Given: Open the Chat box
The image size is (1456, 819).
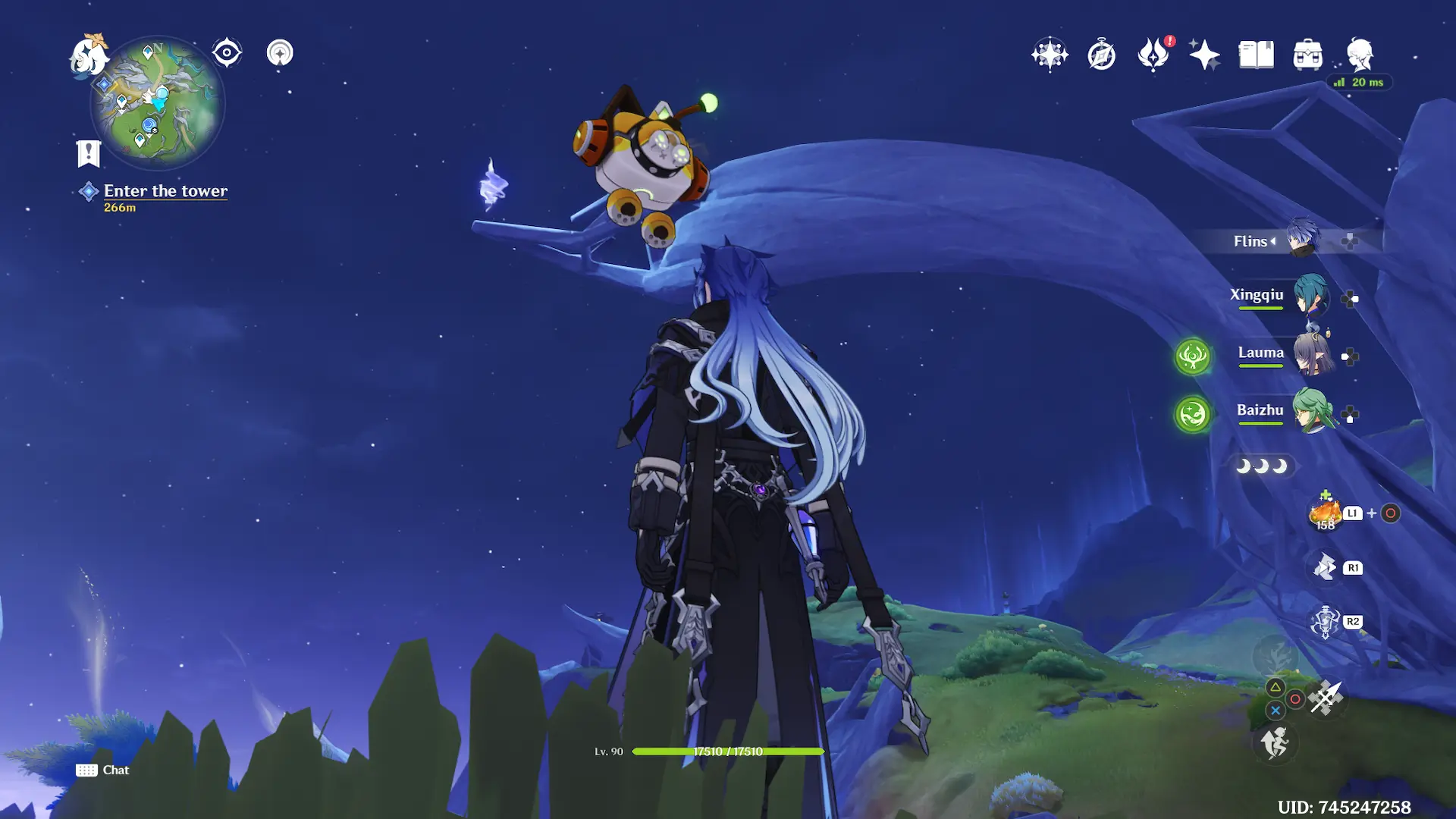Looking at the screenshot, I should [x=103, y=770].
